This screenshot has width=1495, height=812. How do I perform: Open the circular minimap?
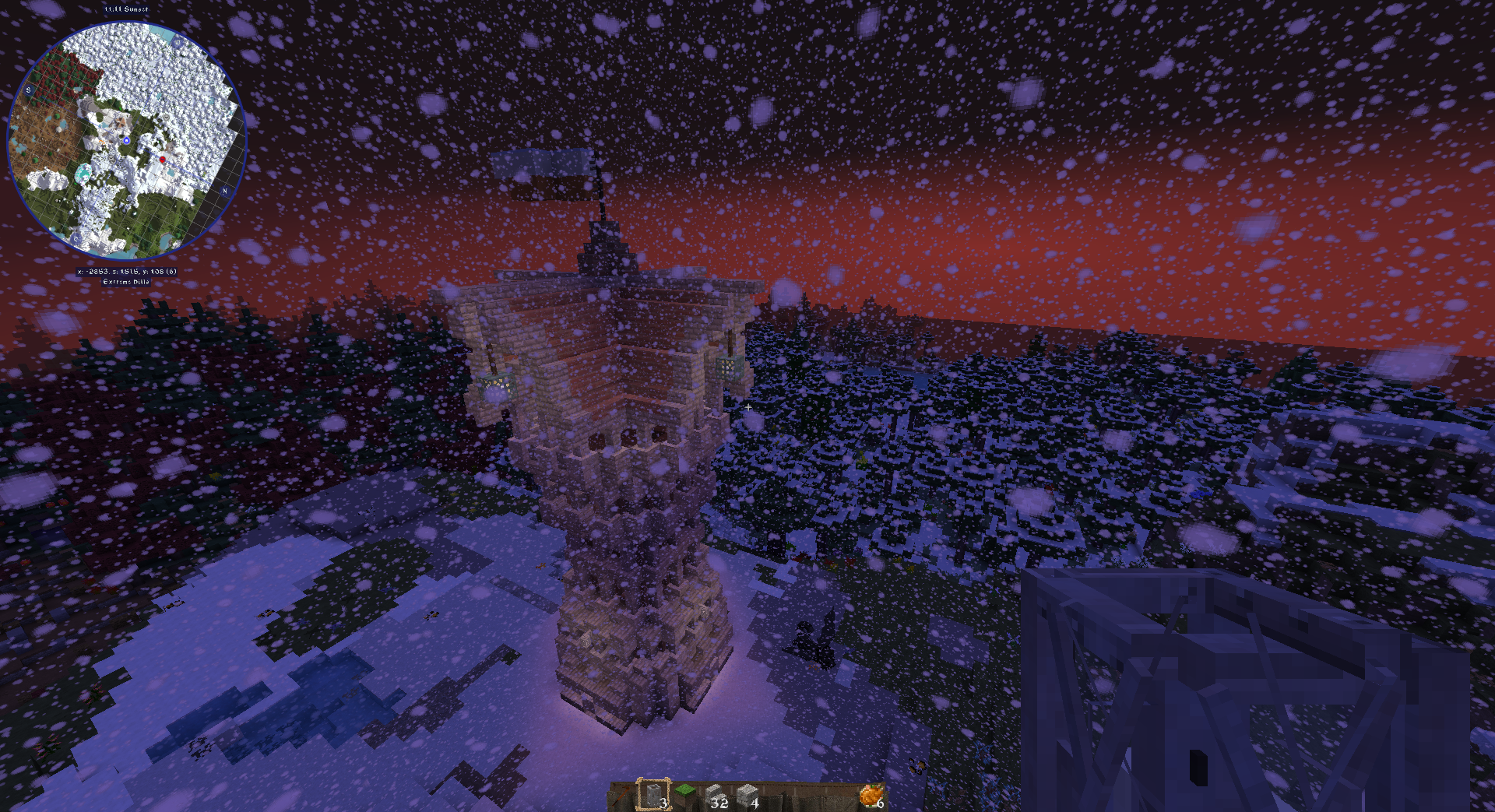click(x=127, y=141)
